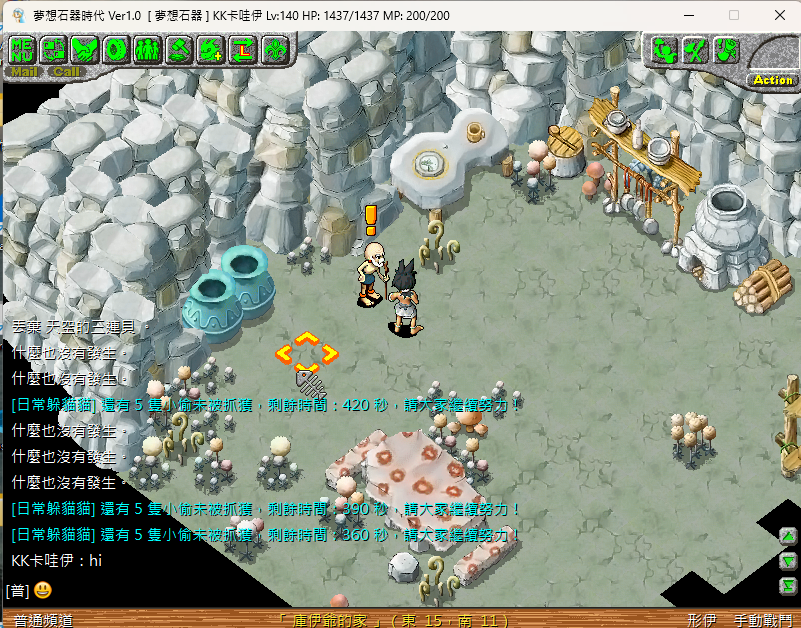The width and height of the screenshot is (801, 628).
Task: Click the swap arrows L icon
Action: (x=242, y=48)
